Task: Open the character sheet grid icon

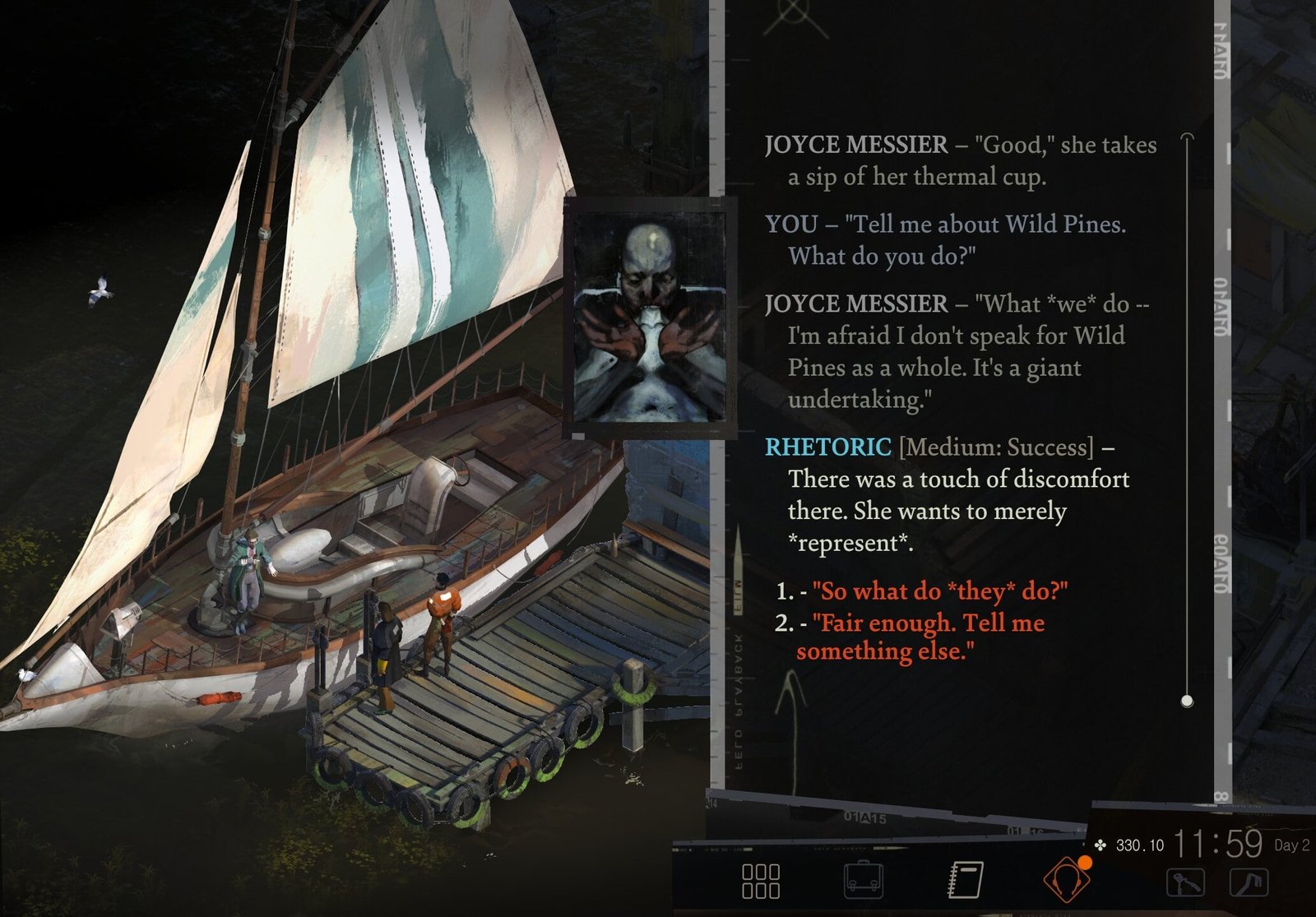Action: click(761, 880)
